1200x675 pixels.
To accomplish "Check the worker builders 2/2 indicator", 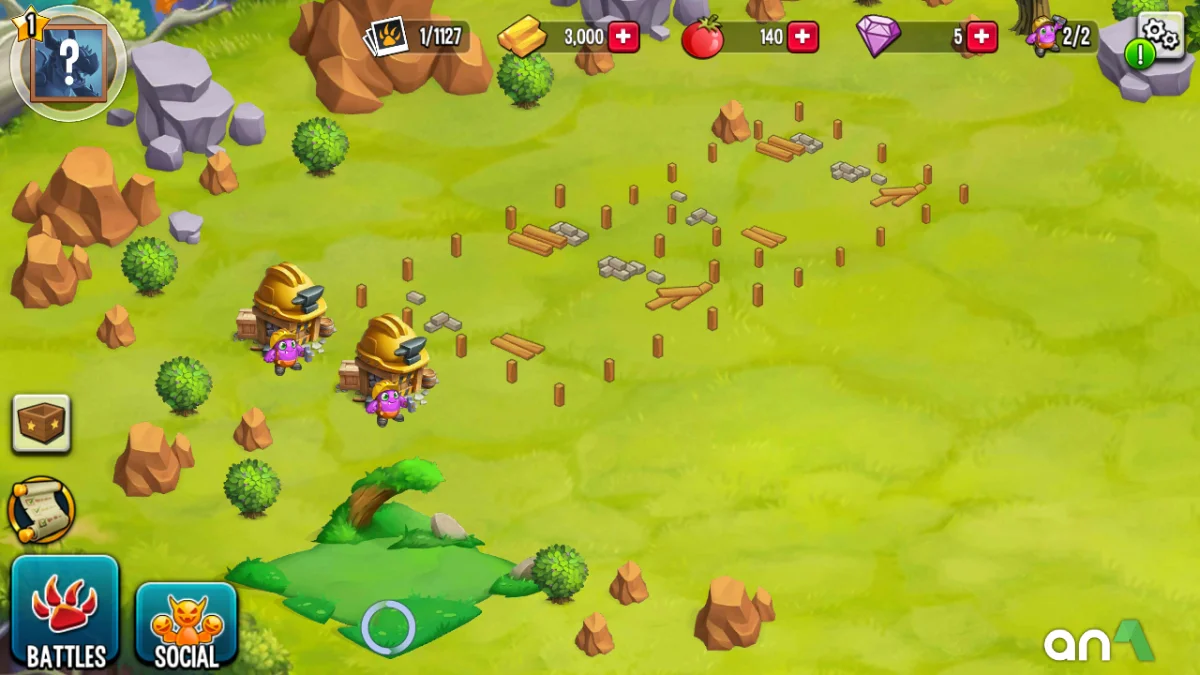I will click(x=1063, y=38).
